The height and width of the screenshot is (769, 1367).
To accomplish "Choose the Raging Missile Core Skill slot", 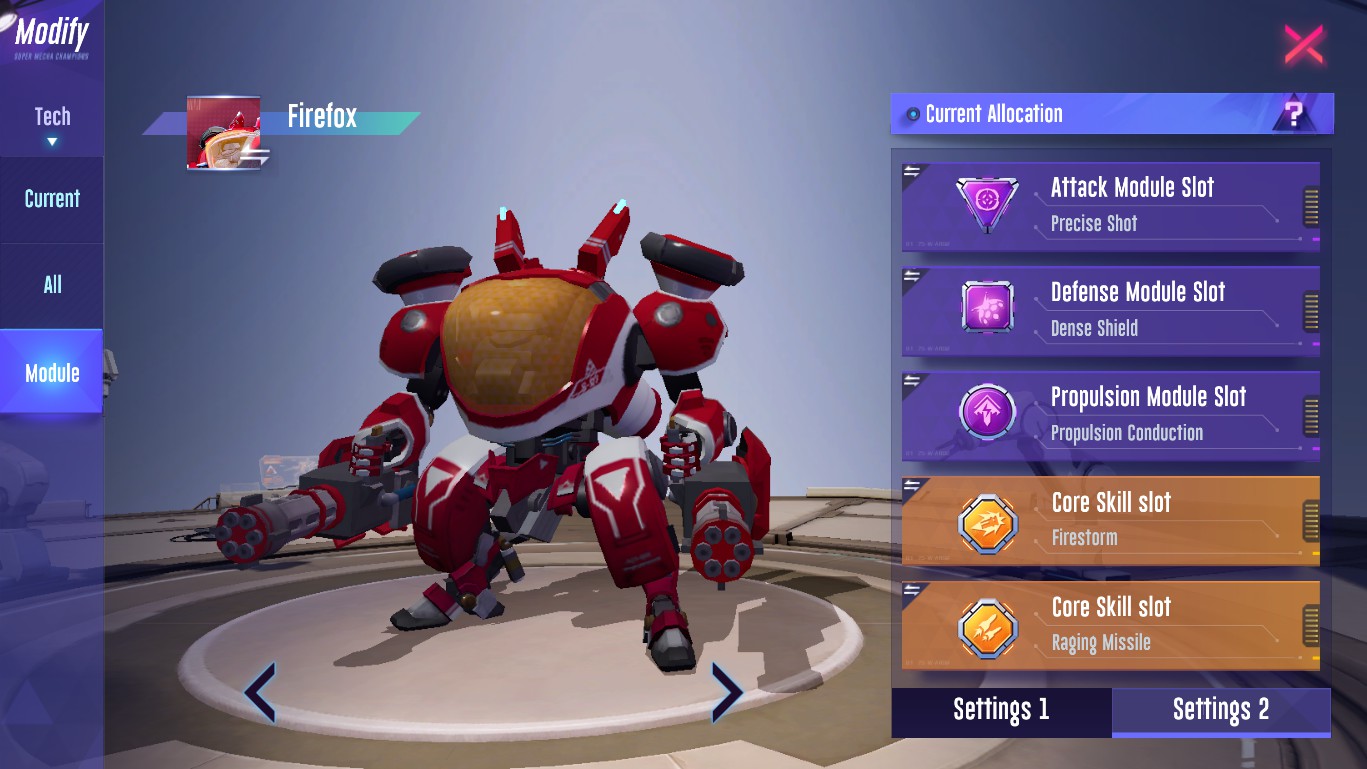I will [1110, 624].
